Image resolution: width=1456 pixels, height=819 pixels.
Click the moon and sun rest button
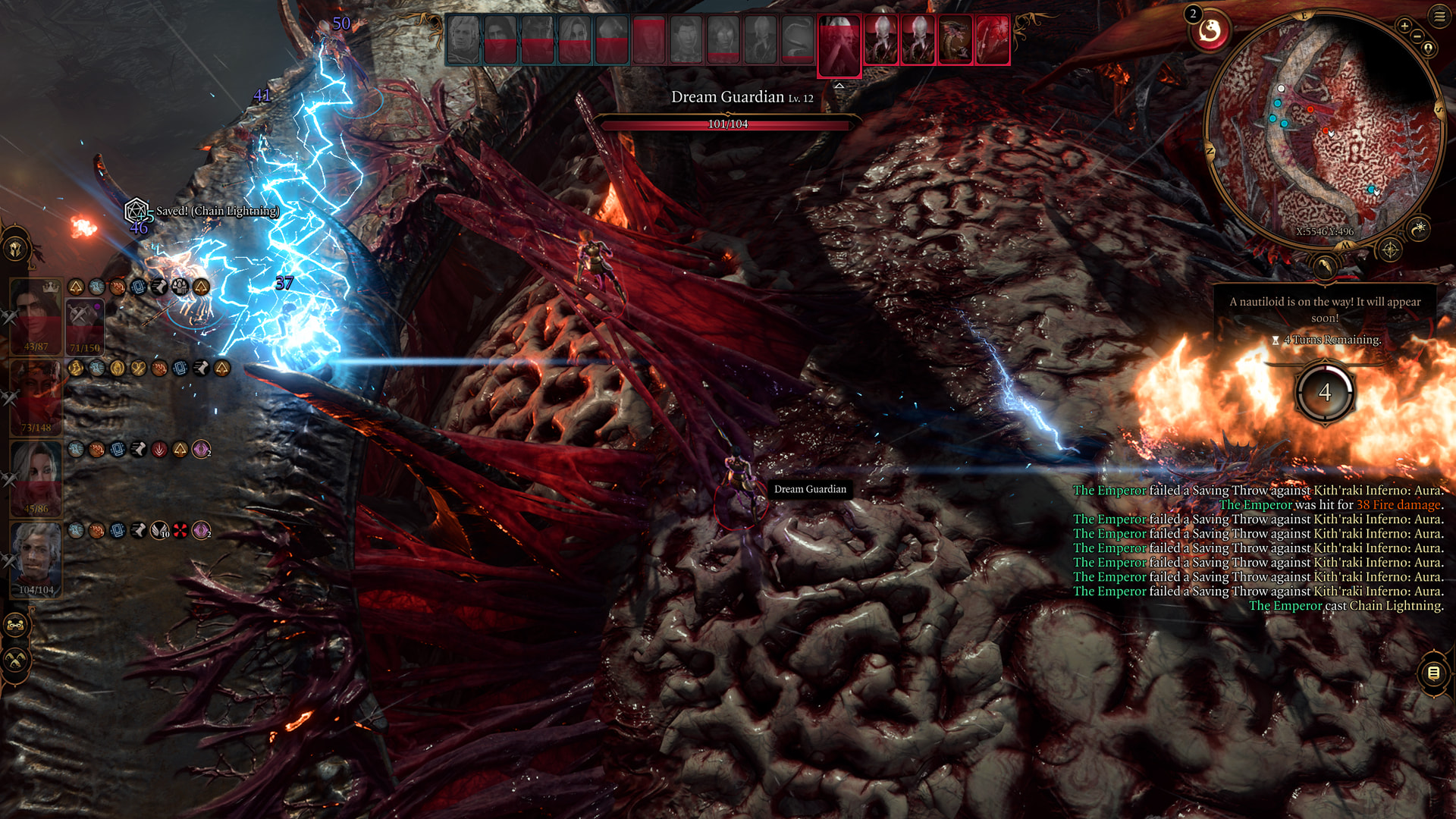pos(1419,227)
